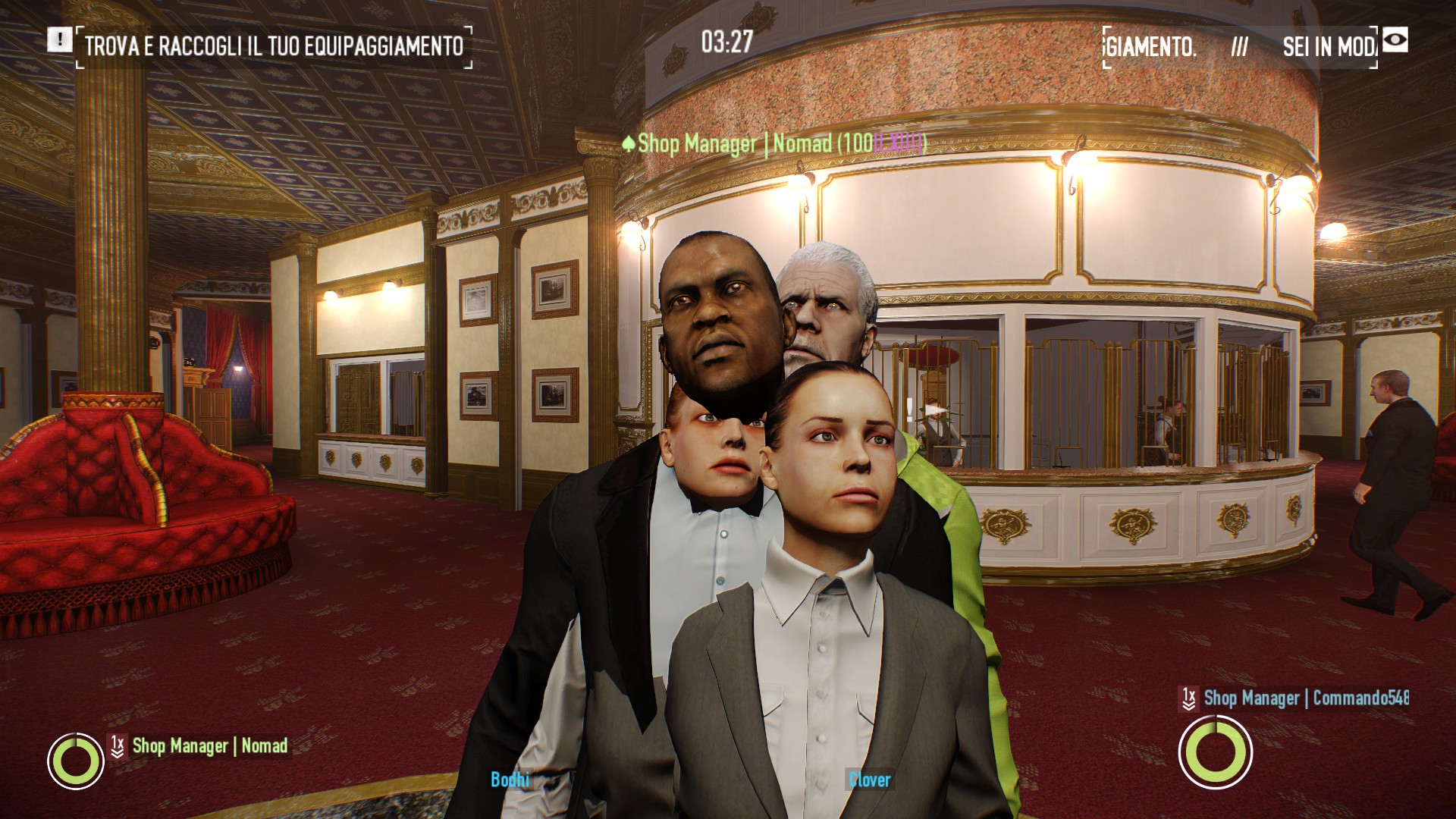Click the objective text about finding your equipment
The image size is (1456, 819).
(x=274, y=46)
